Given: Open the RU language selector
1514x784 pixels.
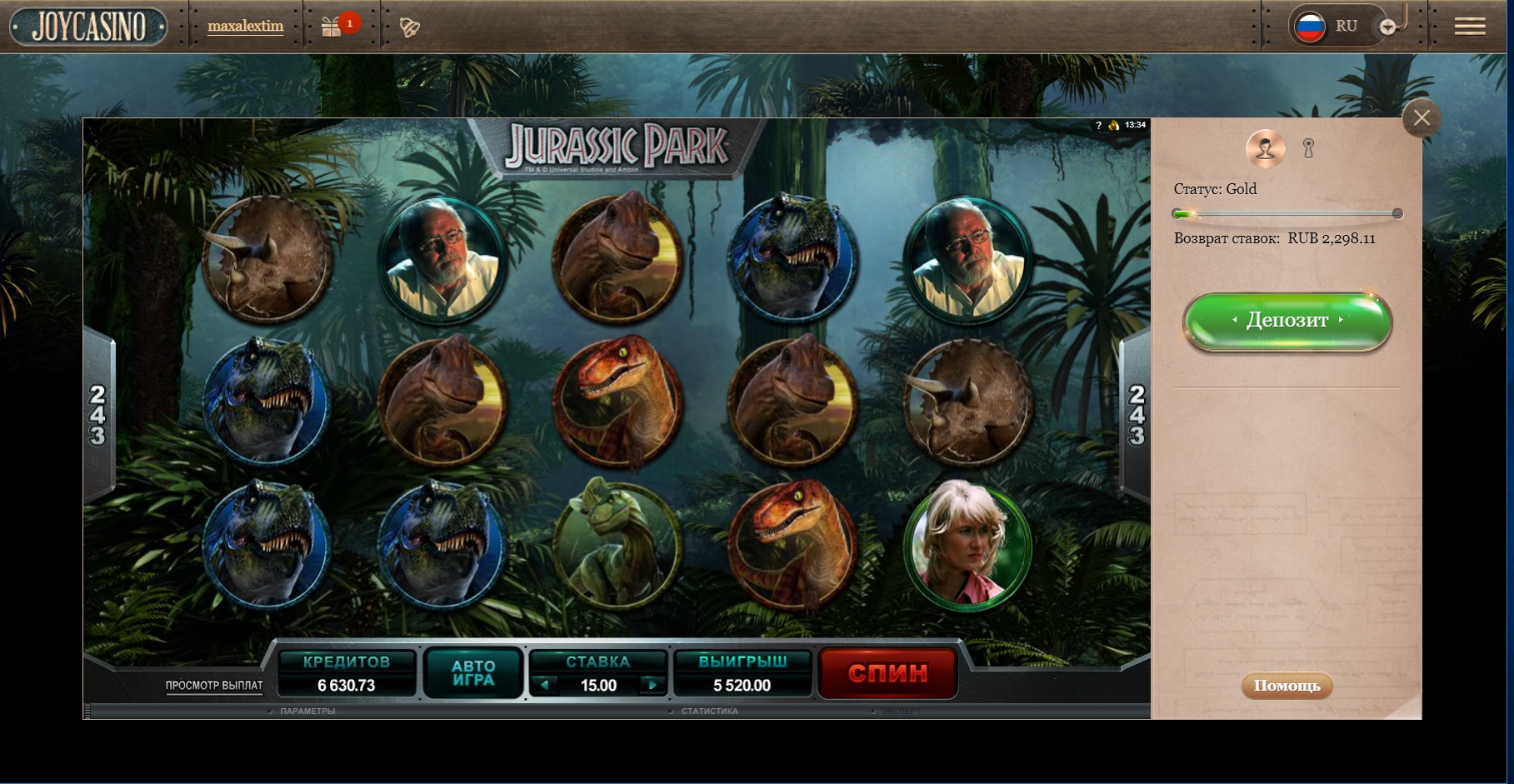Looking at the screenshot, I should (x=1334, y=26).
